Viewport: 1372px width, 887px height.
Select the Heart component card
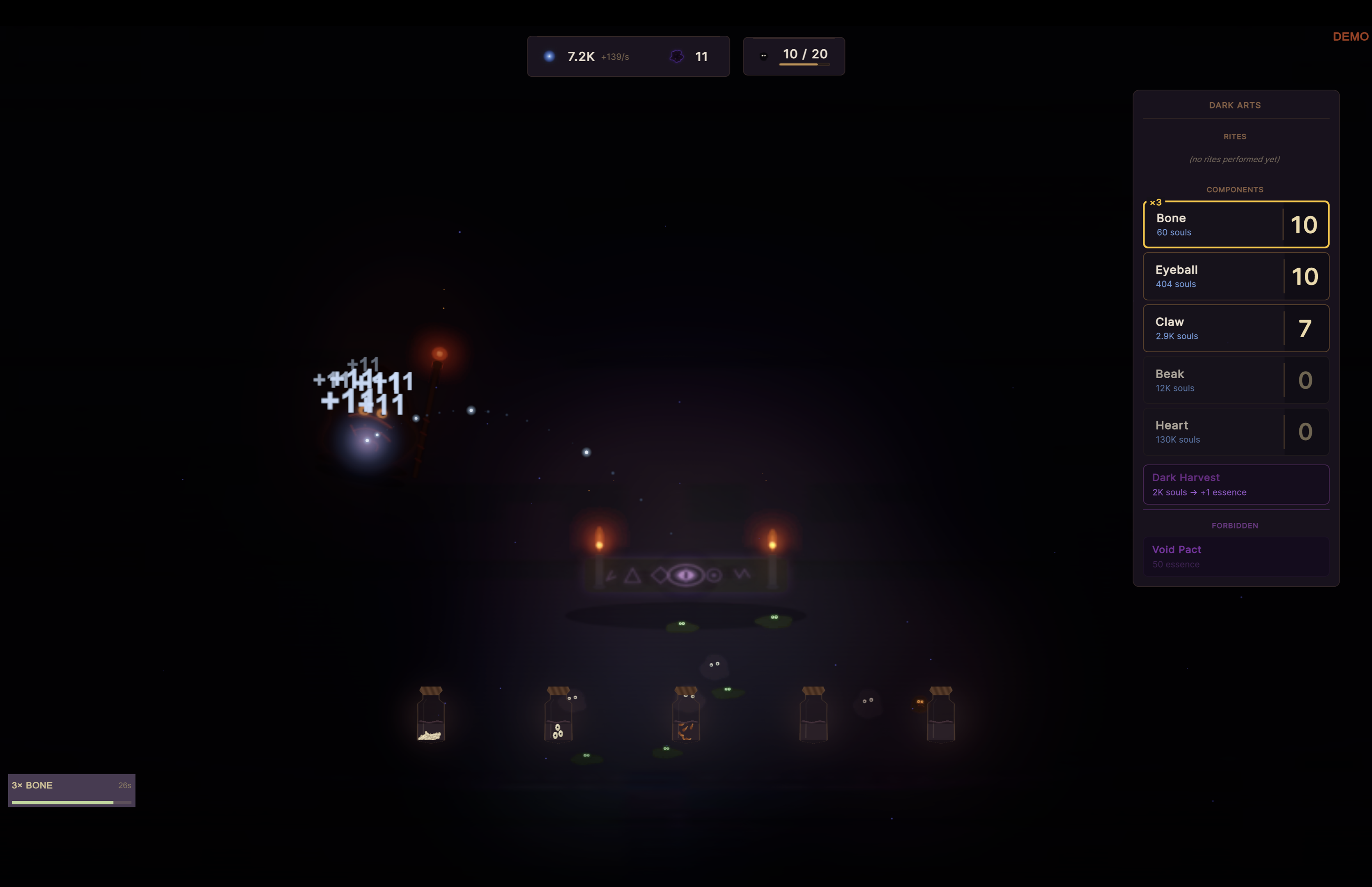click(x=1236, y=432)
